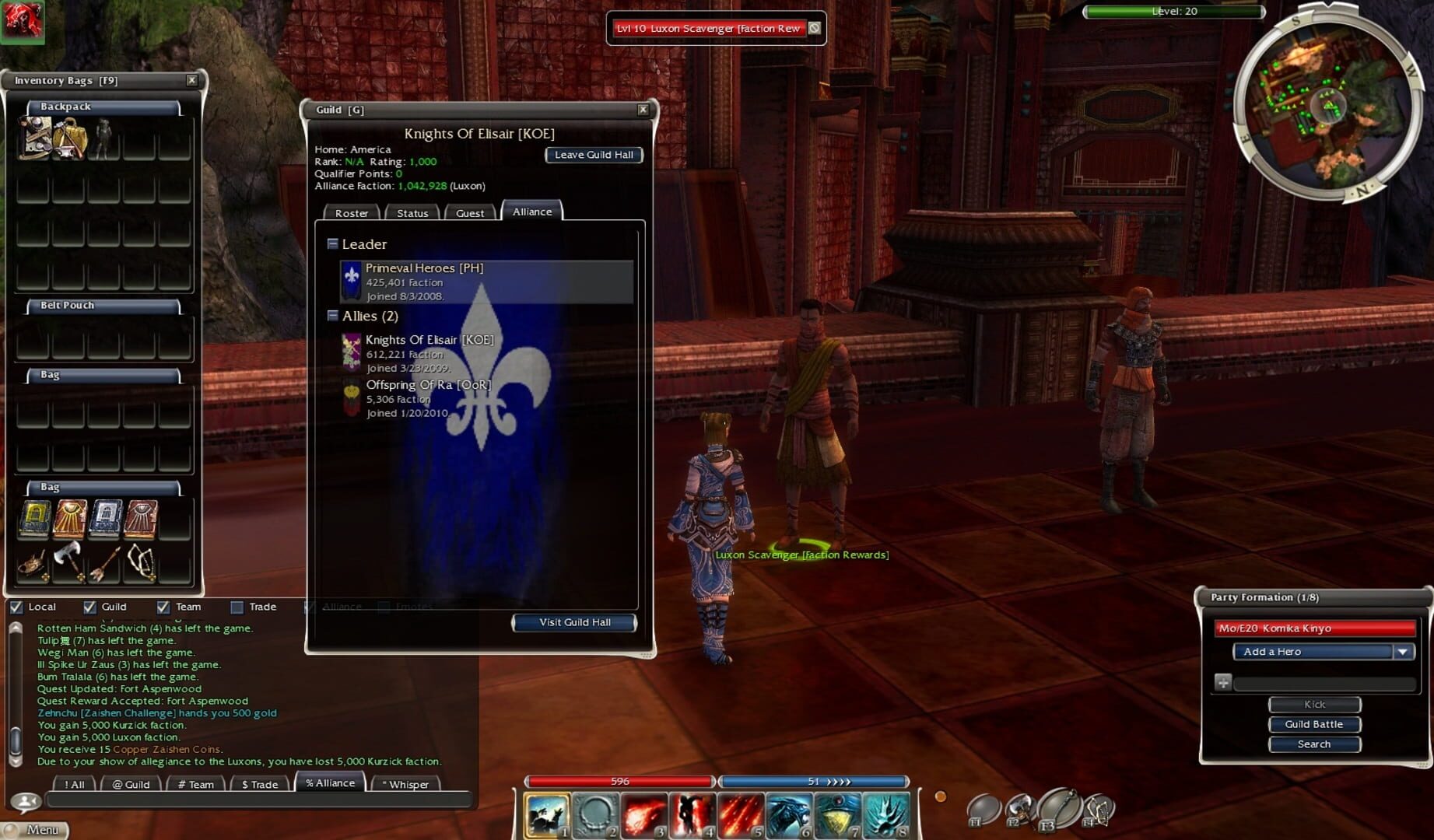The image size is (1434, 840).
Task: Use the teal skill in slot 8
Action: (x=885, y=813)
